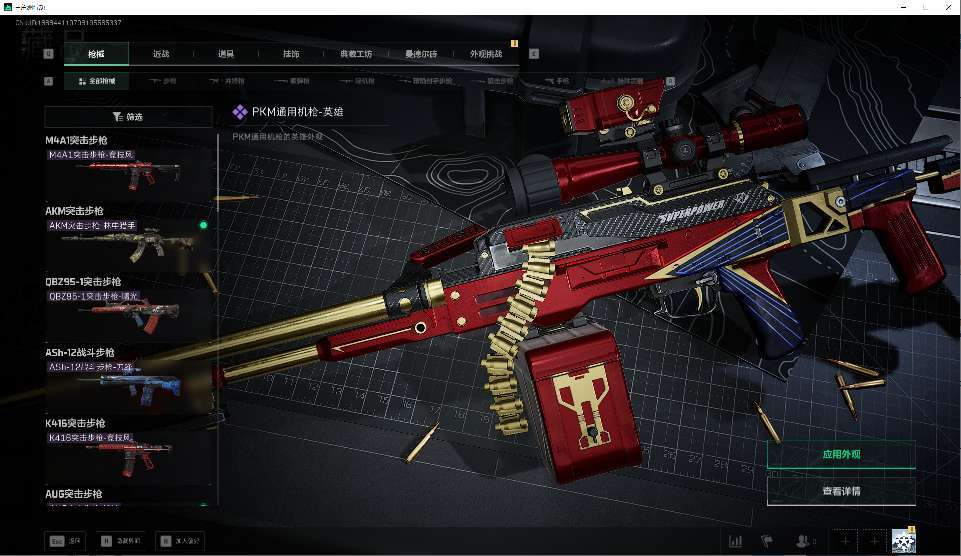Viewport: 961px width, 556px height.
Task: Switch to the 外观挑战 tab
Action: [486, 54]
